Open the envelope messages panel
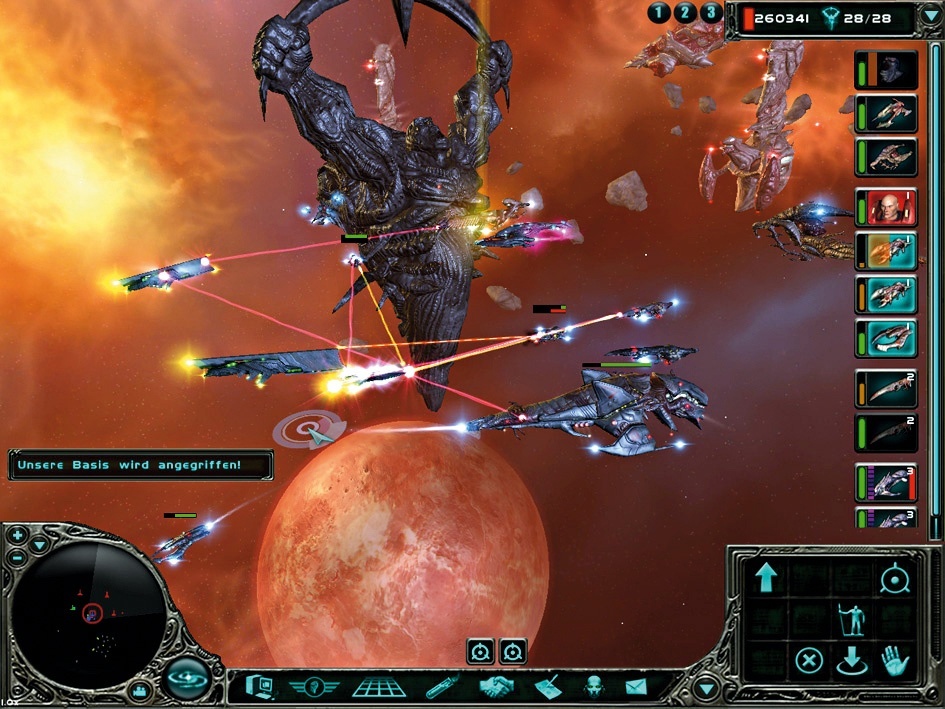 pos(636,687)
